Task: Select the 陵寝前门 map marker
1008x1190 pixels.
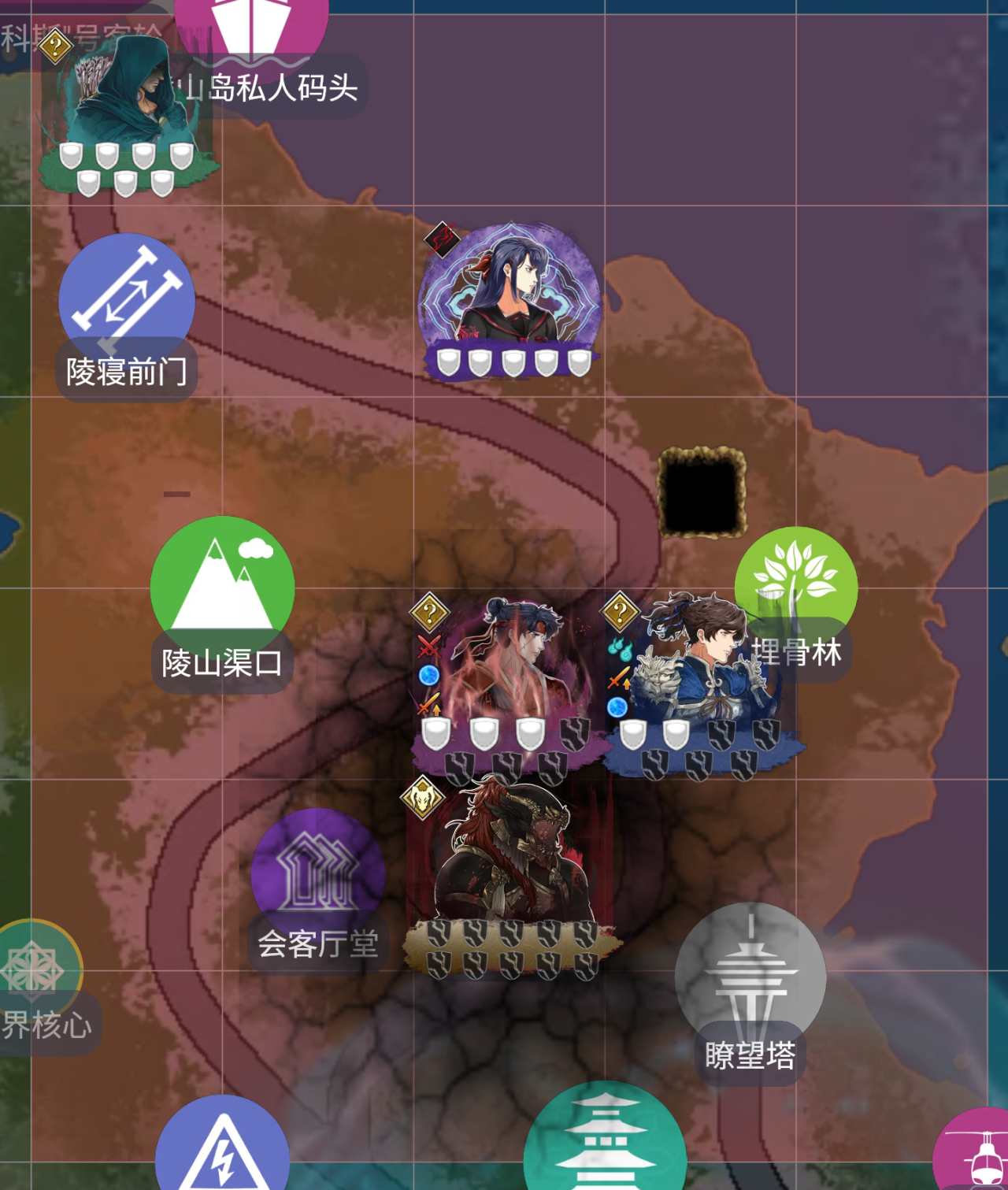Action: [127, 301]
